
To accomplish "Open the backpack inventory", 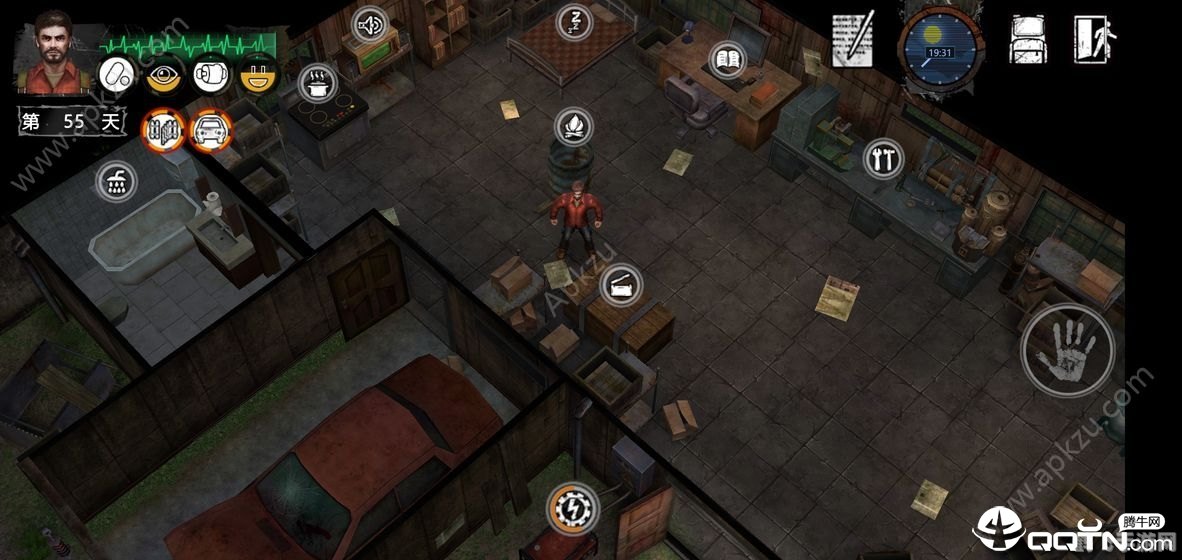I will 1027,40.
